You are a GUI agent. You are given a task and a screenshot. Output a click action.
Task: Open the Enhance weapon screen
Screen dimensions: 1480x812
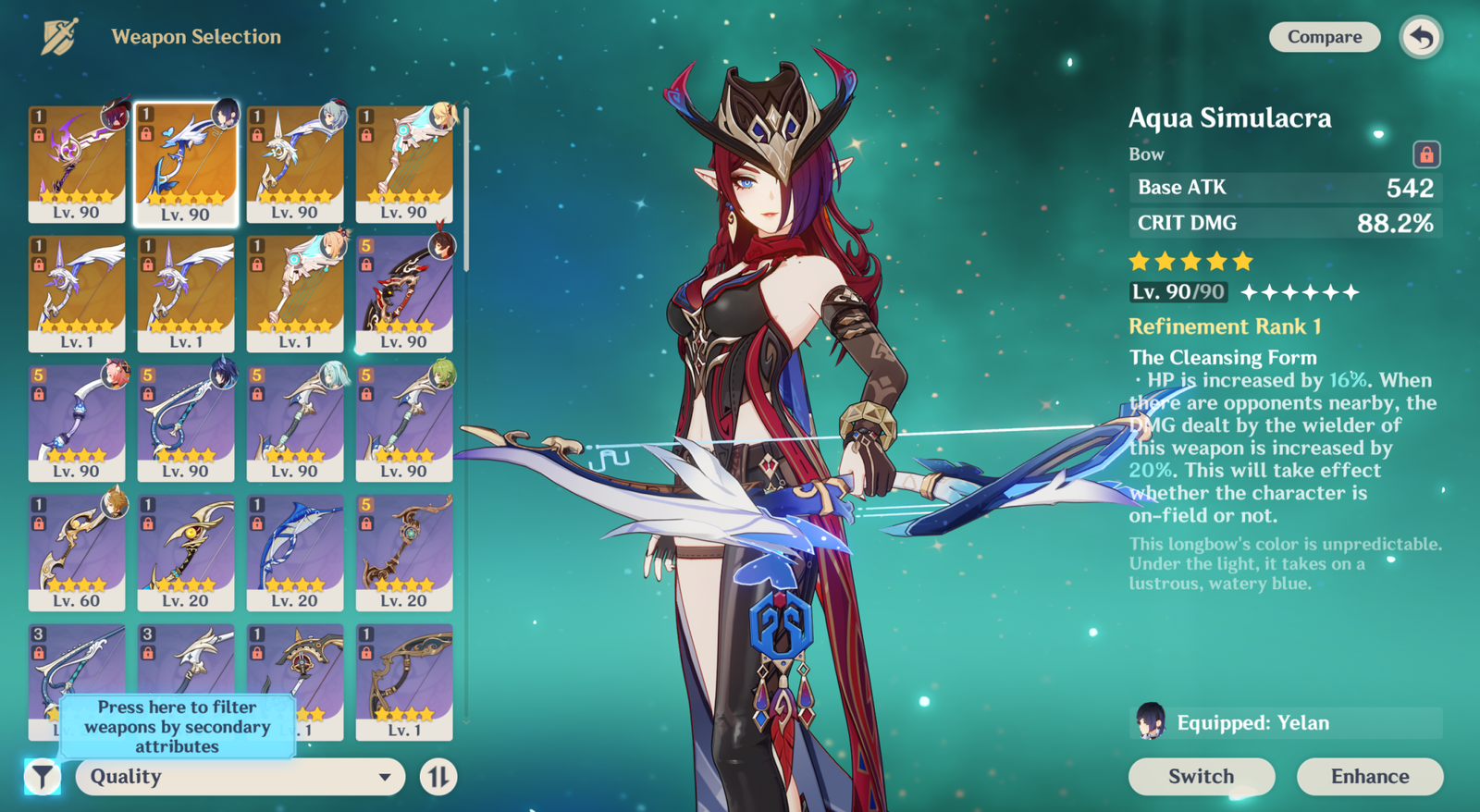[1369, 776]
